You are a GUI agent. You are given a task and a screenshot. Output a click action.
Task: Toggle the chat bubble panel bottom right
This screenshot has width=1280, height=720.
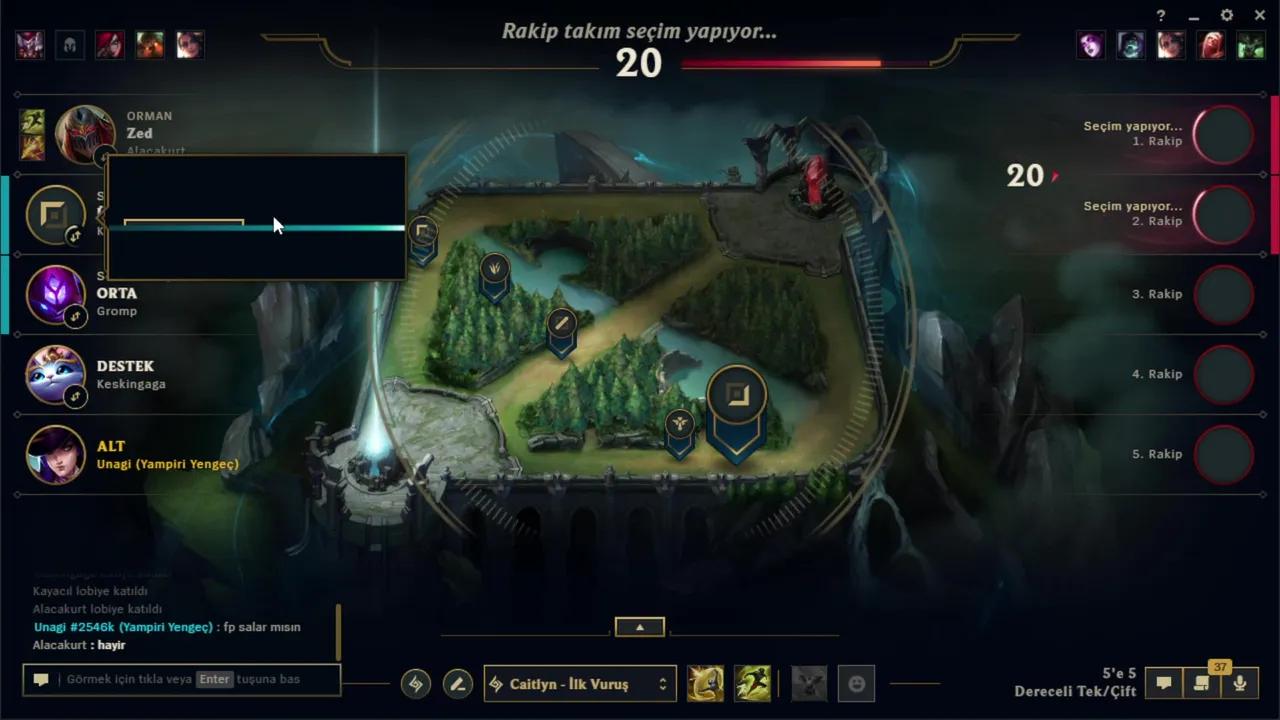click(1163, 682)
